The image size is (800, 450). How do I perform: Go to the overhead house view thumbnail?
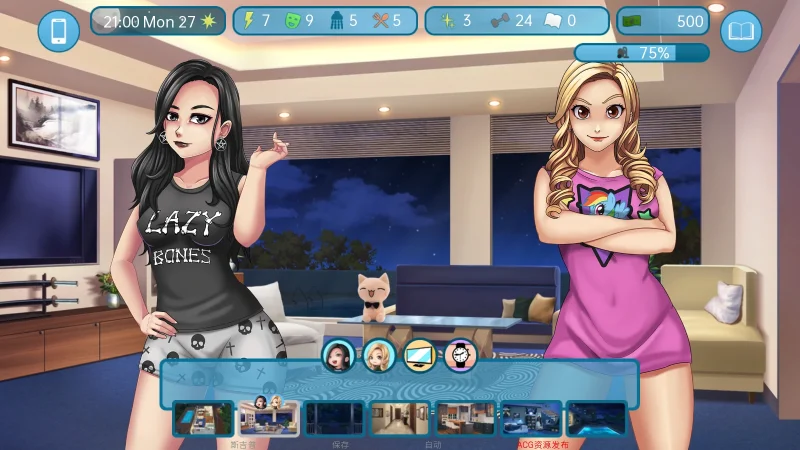(x=203, y=418)
